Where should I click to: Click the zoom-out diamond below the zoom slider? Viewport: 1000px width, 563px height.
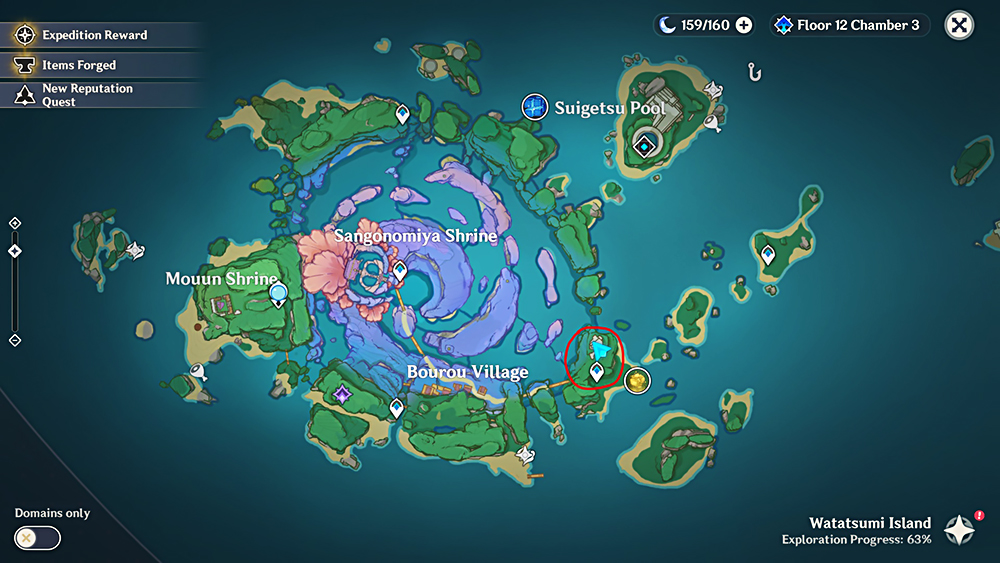click(14, 340)
